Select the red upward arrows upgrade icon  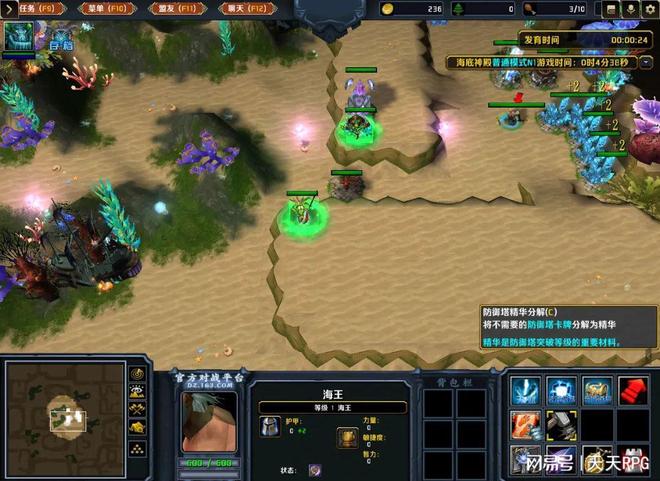click(x=633, y=390)
